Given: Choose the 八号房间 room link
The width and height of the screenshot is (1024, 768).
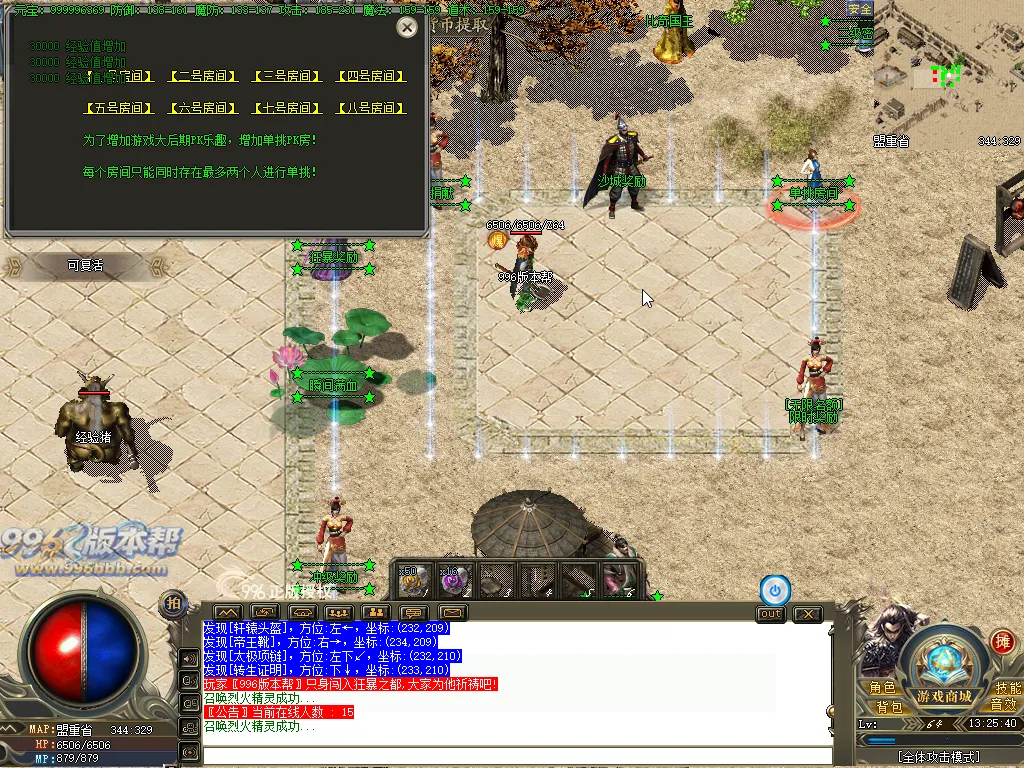Looking at the screenshot, I should click(x=372, y=108).
